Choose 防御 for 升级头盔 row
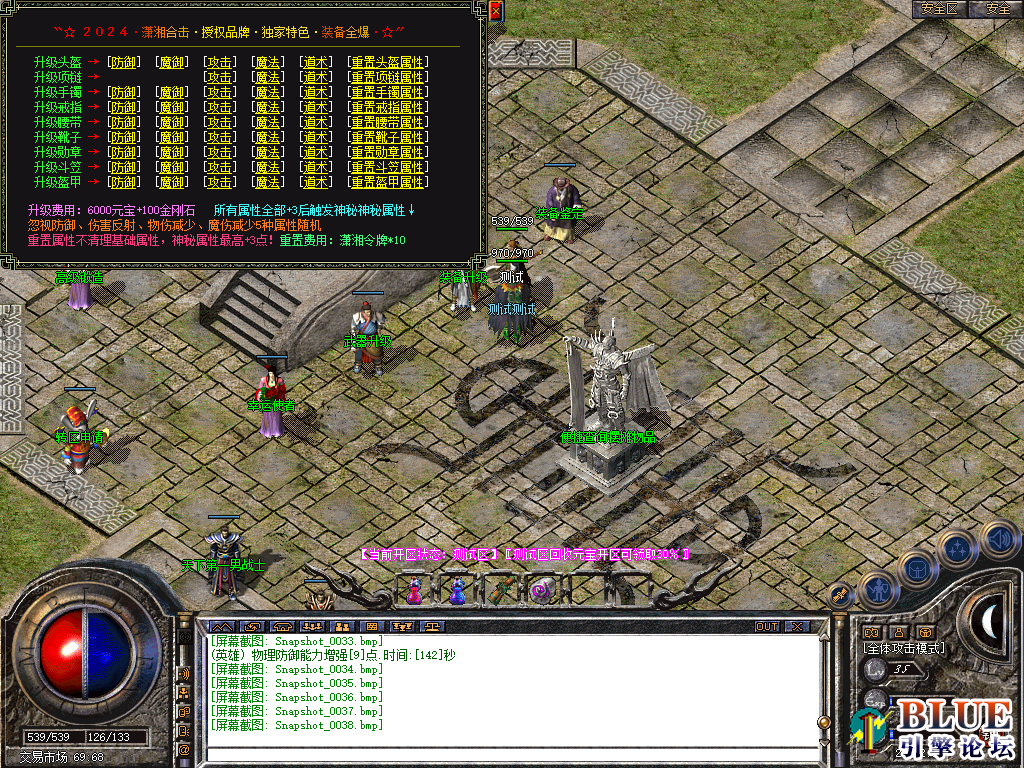Viewport: 1024px width, 768px height. (124, 62)
